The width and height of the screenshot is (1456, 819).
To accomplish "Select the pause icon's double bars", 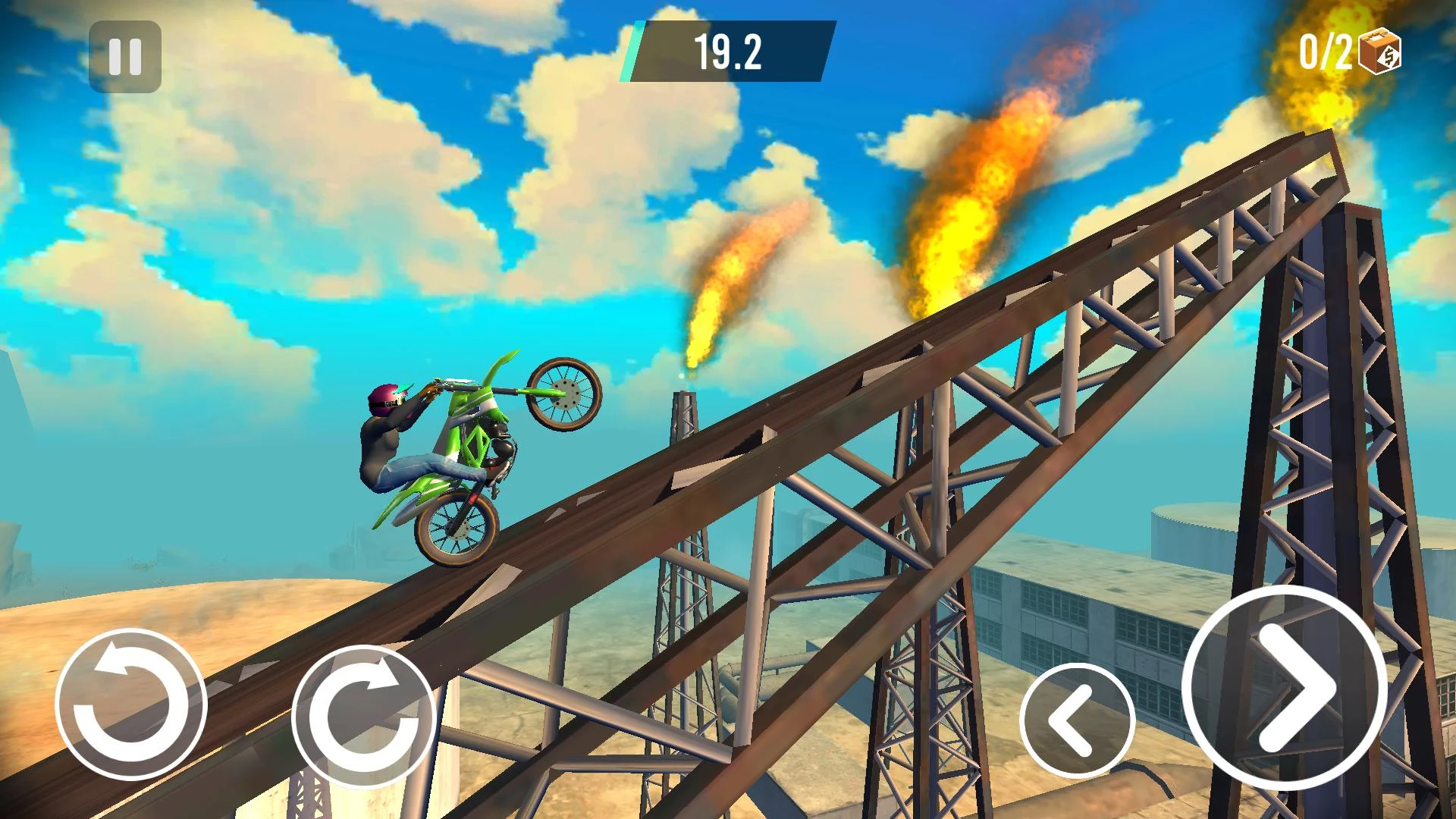I will (126, 56).
